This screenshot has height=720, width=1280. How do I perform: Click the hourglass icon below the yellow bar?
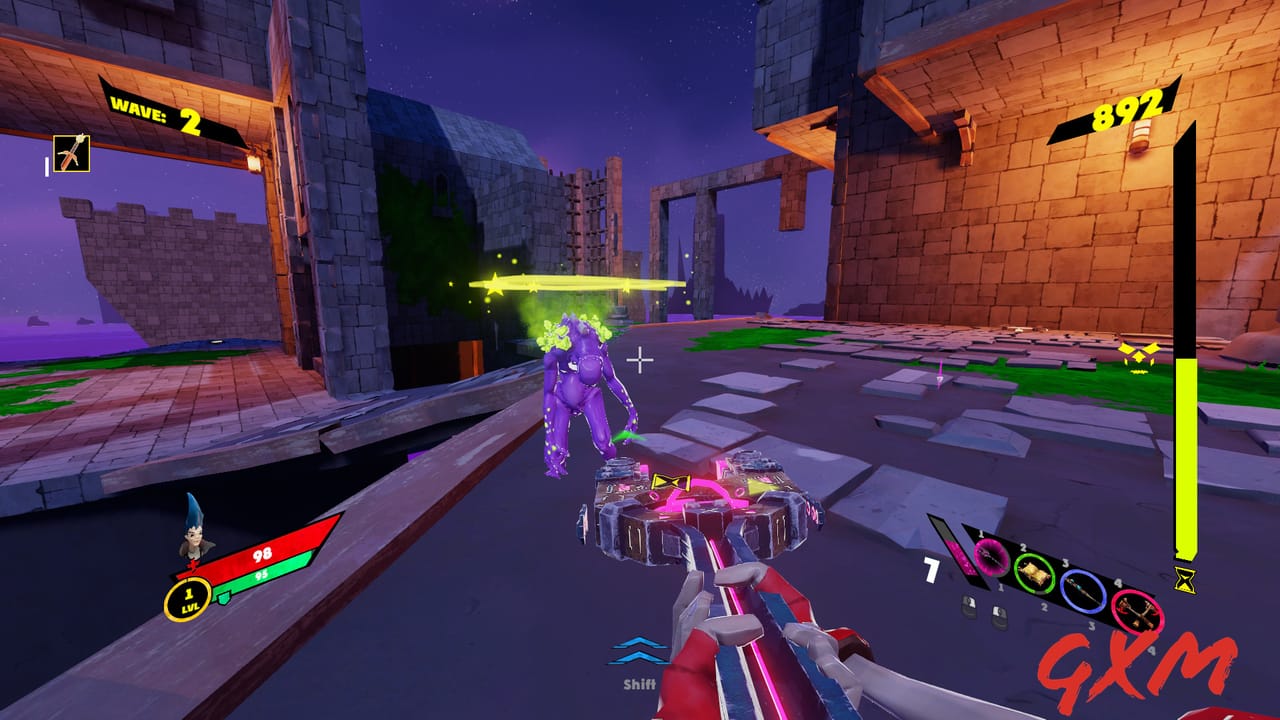coord(1186,578)
